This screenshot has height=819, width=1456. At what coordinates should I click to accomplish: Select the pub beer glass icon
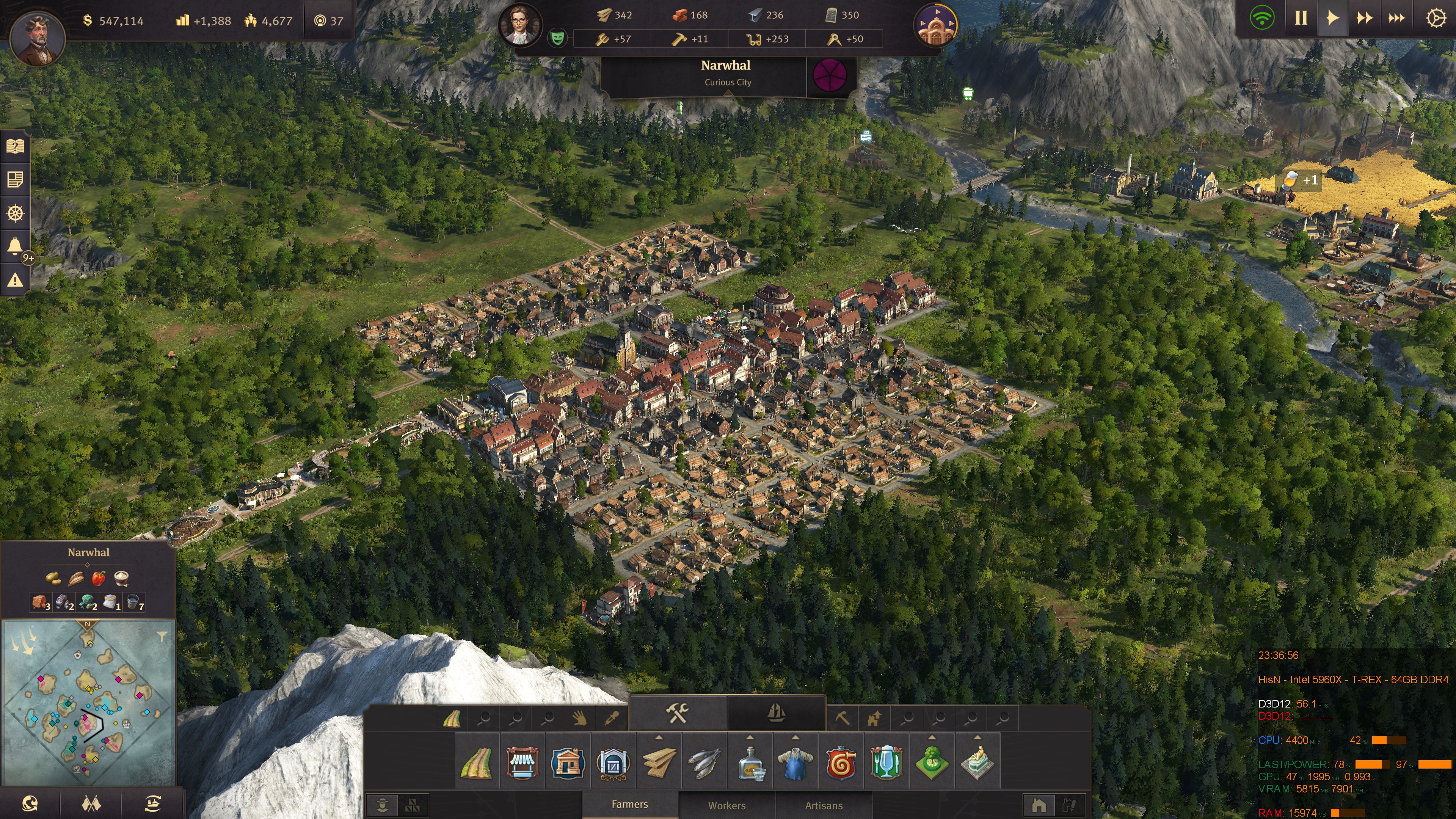(886, 763)
